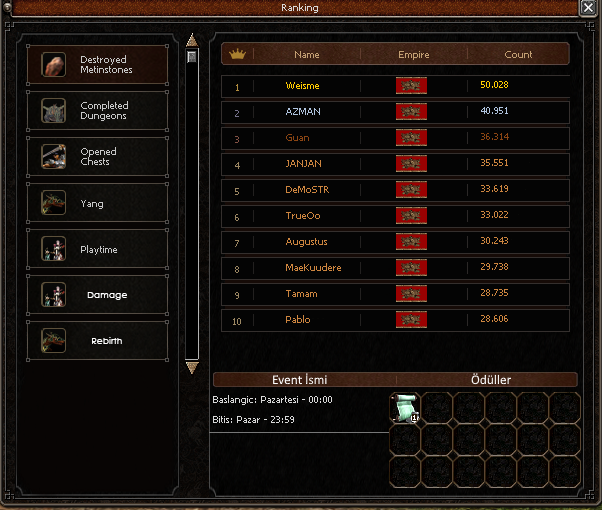The width and height of the screenshot is (602, 510).
Task: Close the Ranking window
Action: tap(587, 8)
